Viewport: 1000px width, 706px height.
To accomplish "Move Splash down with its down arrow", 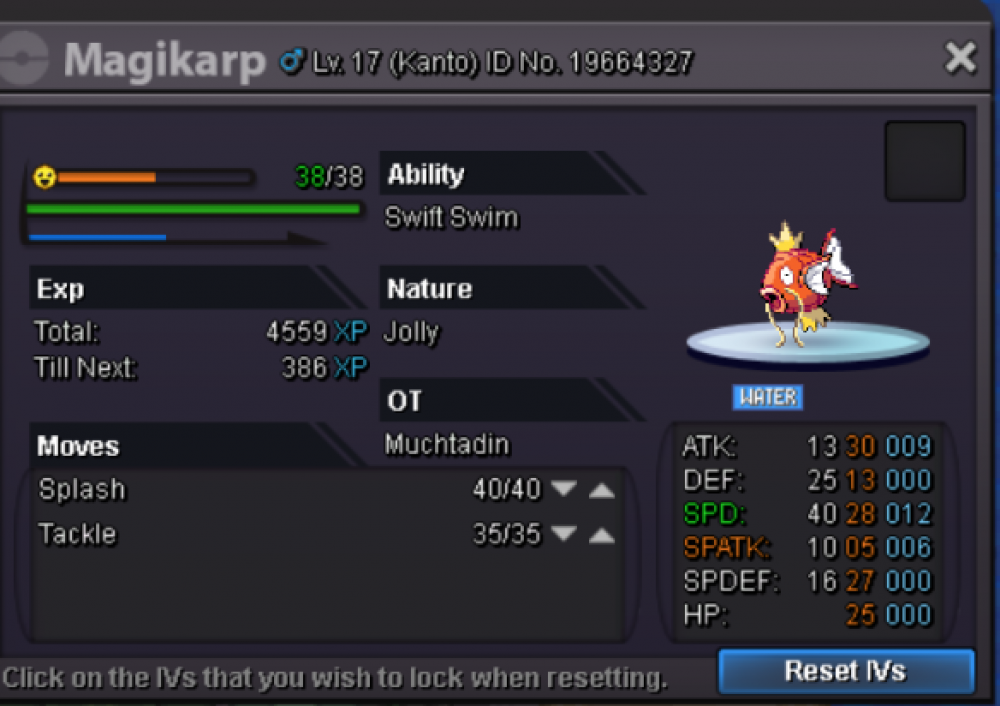I will (565, 490).
